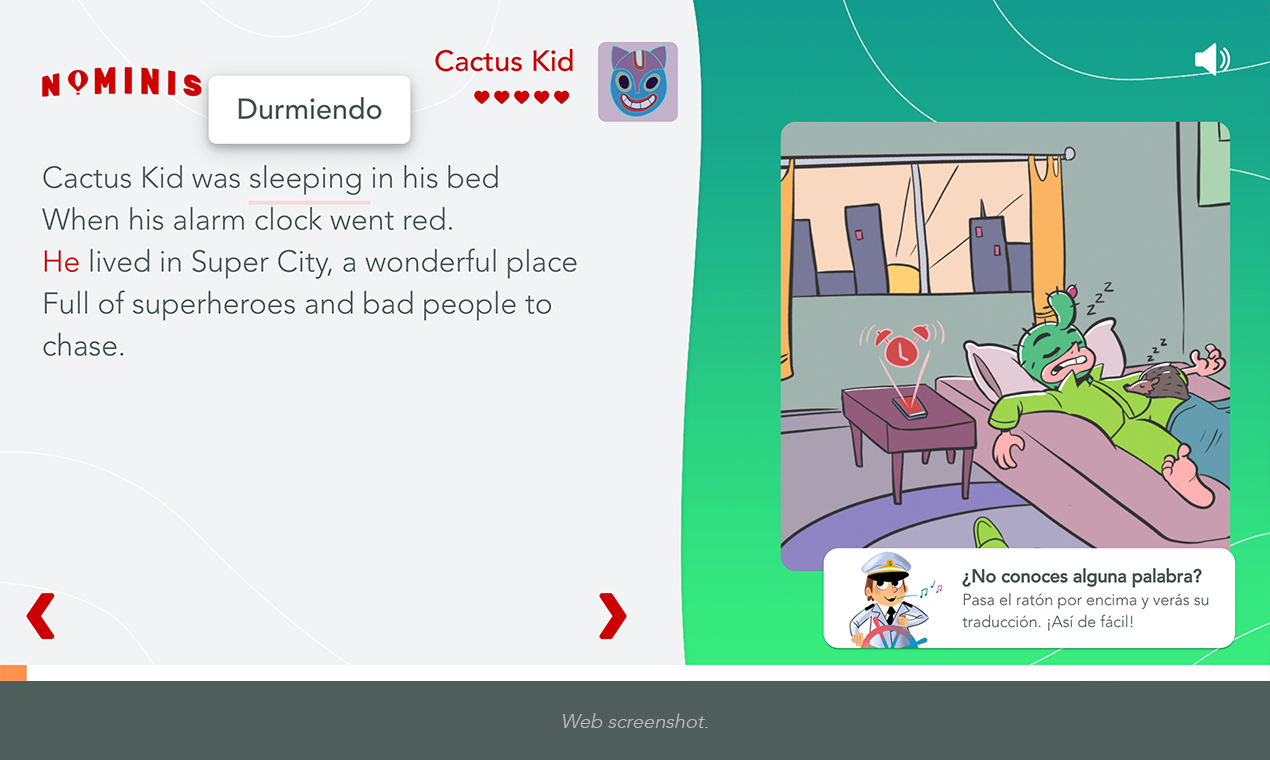Go to the next story page

pyautogui.click(x=612, y=616)
